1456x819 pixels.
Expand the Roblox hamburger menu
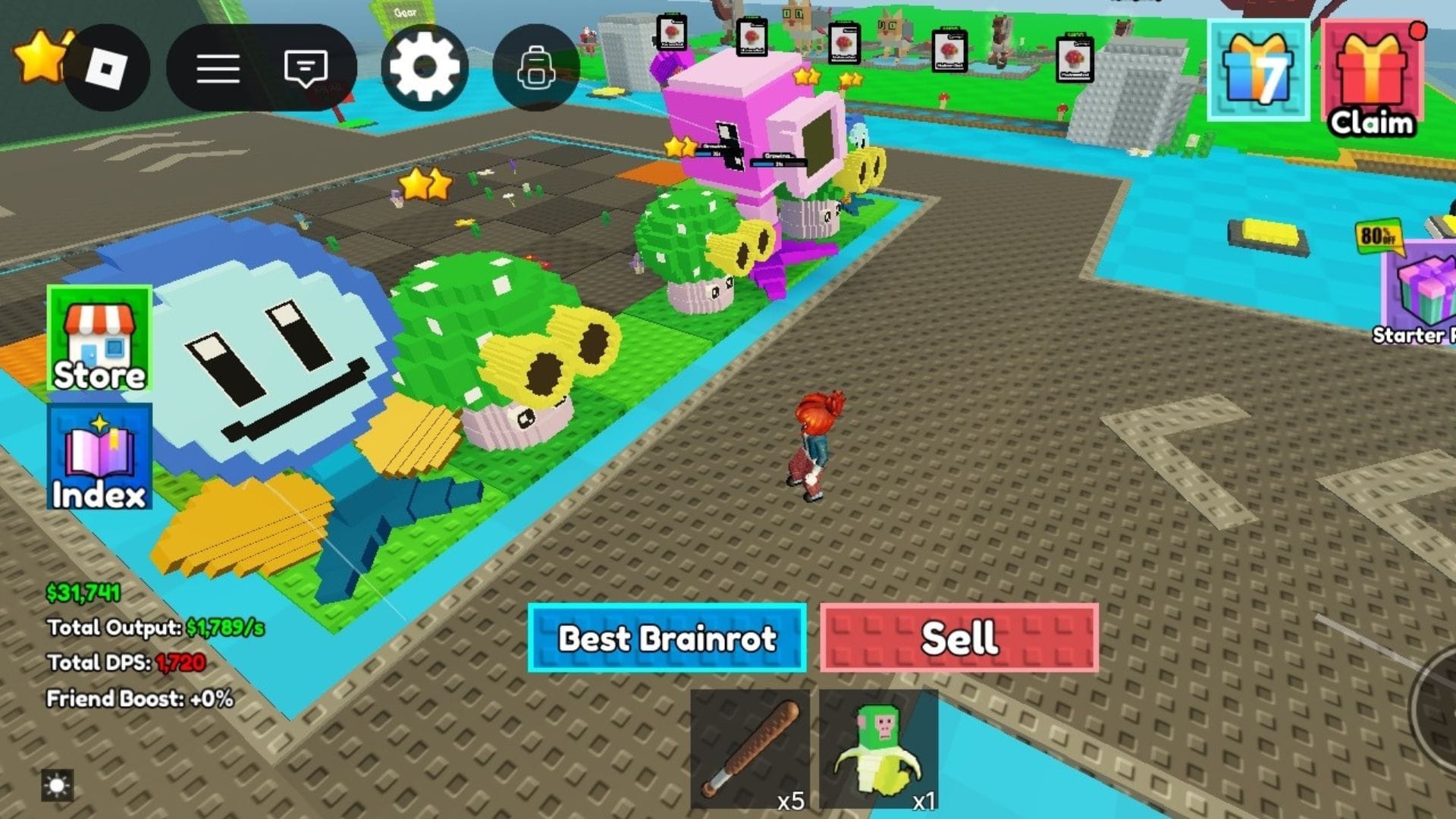218,67
